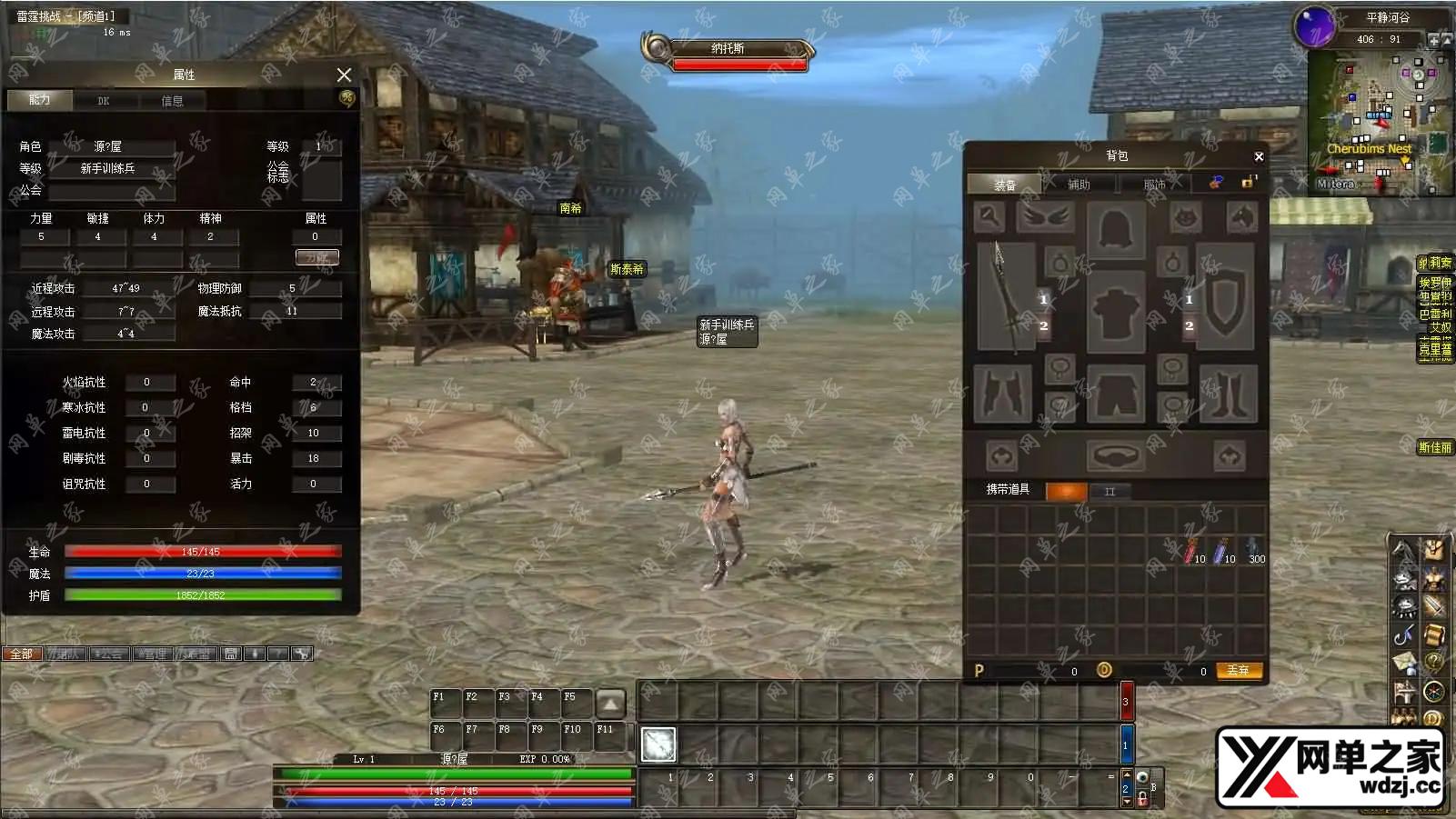This screenshot has width=1456, height=819.
Task: Select the 装备 equipment tab
Action: pos(1005,185)
